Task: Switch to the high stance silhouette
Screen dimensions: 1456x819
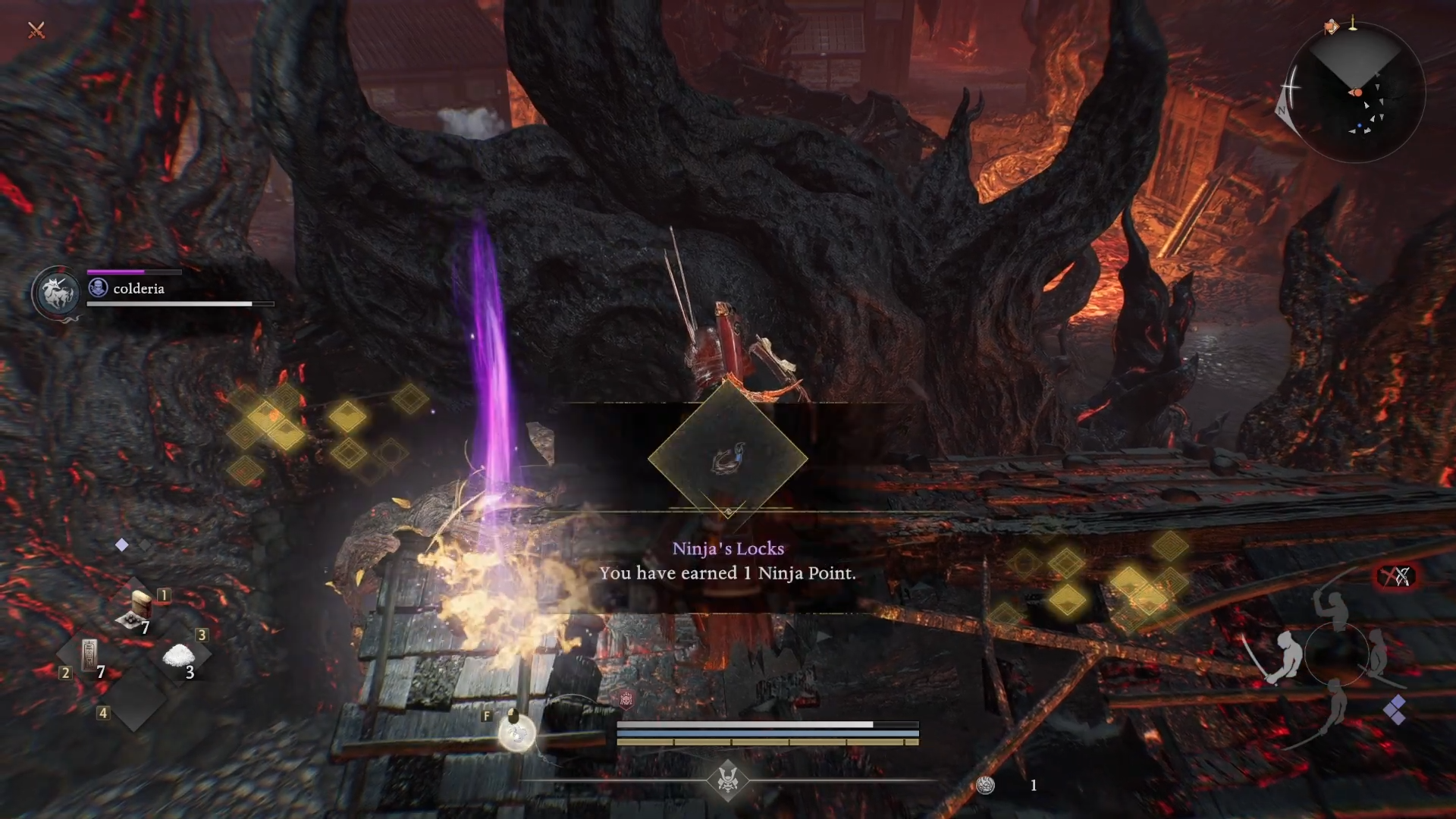Action: (1332, 608)
